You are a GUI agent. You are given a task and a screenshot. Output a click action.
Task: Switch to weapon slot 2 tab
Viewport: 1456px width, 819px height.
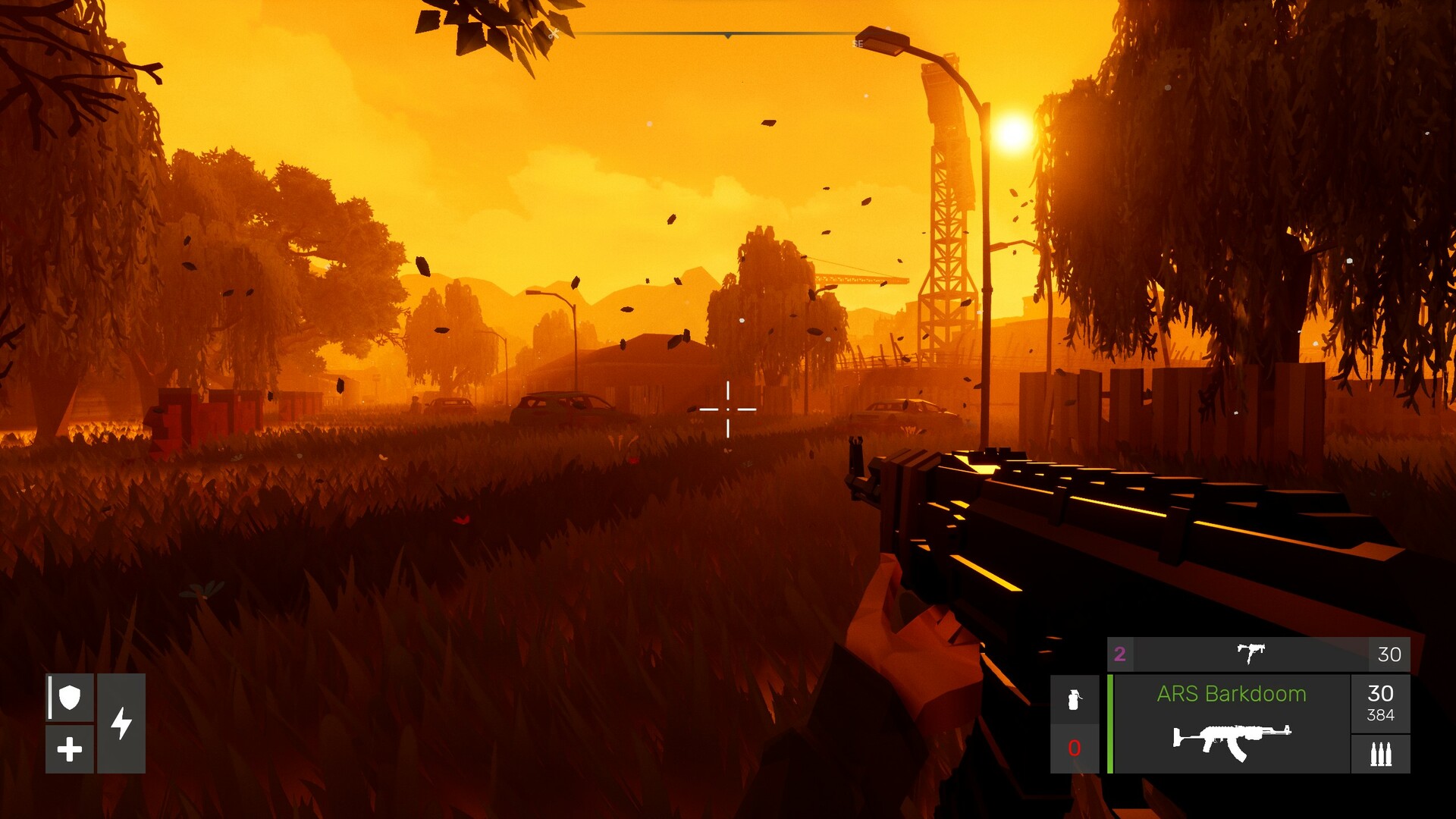[1120, 653]
